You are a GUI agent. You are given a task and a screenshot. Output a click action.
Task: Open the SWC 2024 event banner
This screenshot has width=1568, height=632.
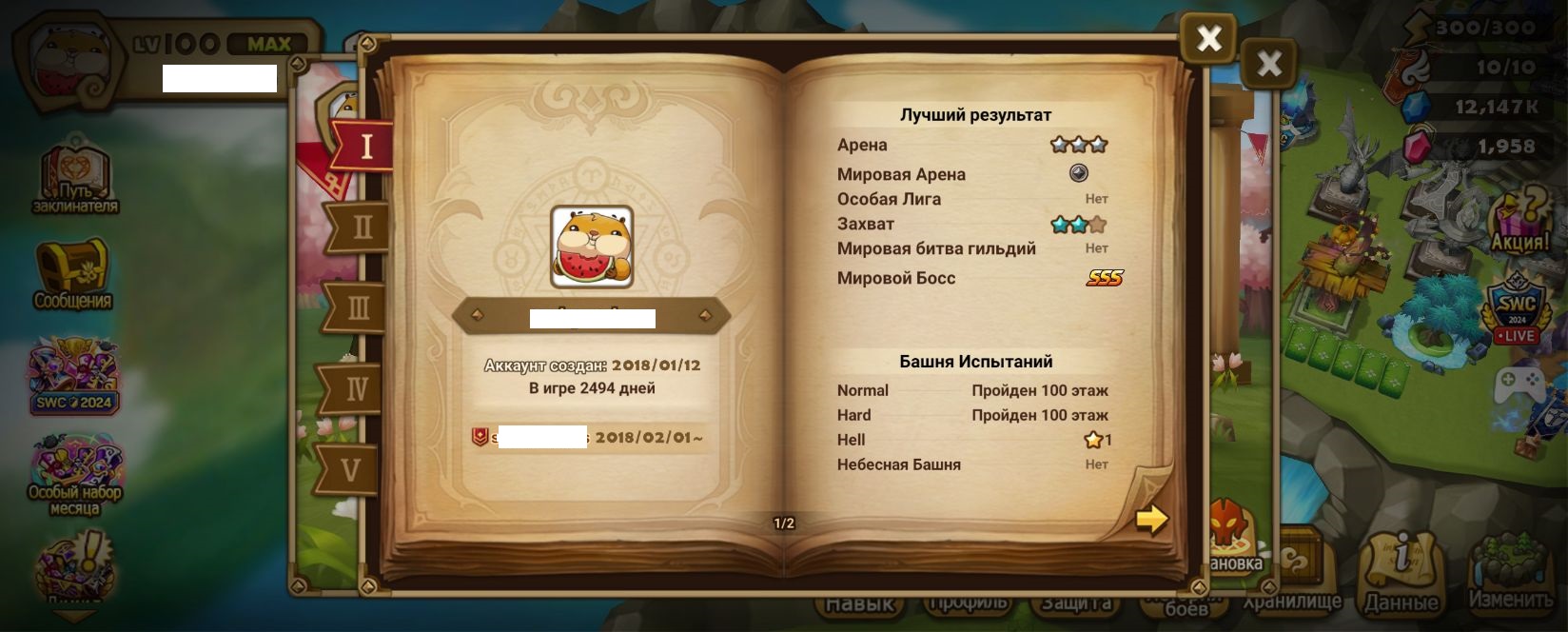click(74, 376)
